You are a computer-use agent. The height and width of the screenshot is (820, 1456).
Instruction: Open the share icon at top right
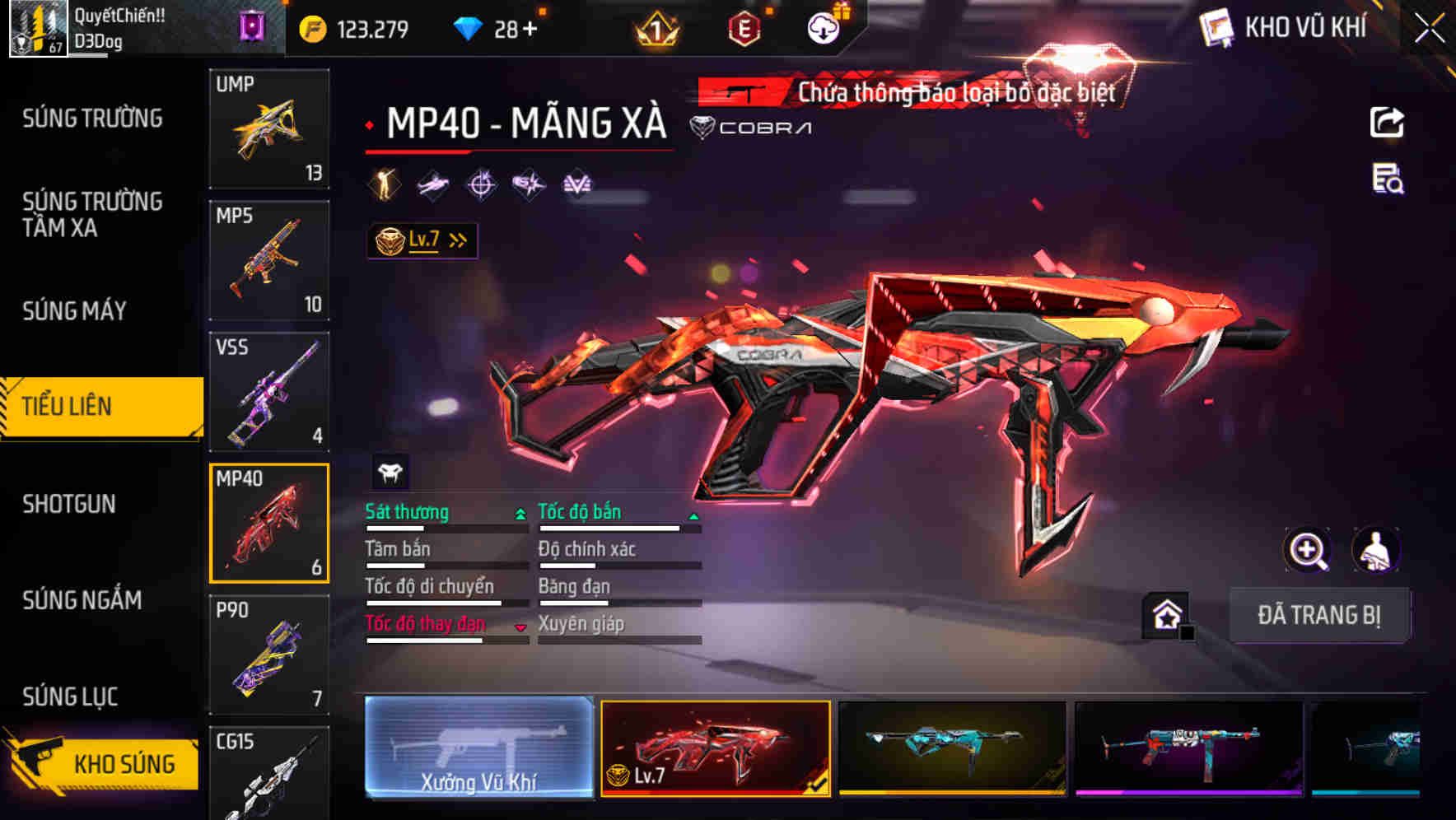(1387, 121)
